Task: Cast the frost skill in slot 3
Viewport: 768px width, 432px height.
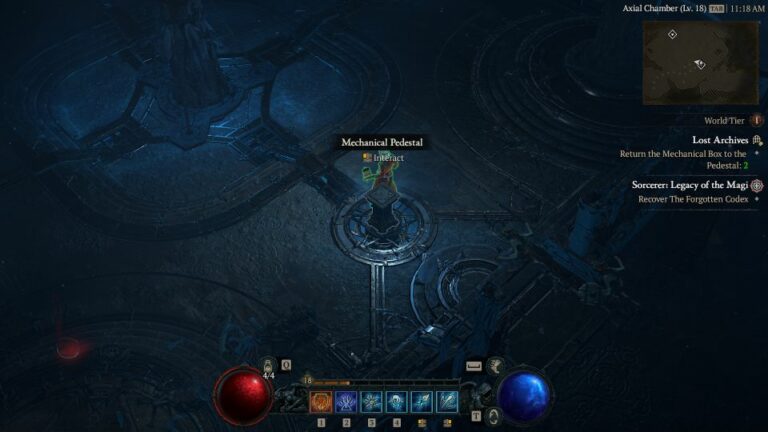Action: coord(372,402)
